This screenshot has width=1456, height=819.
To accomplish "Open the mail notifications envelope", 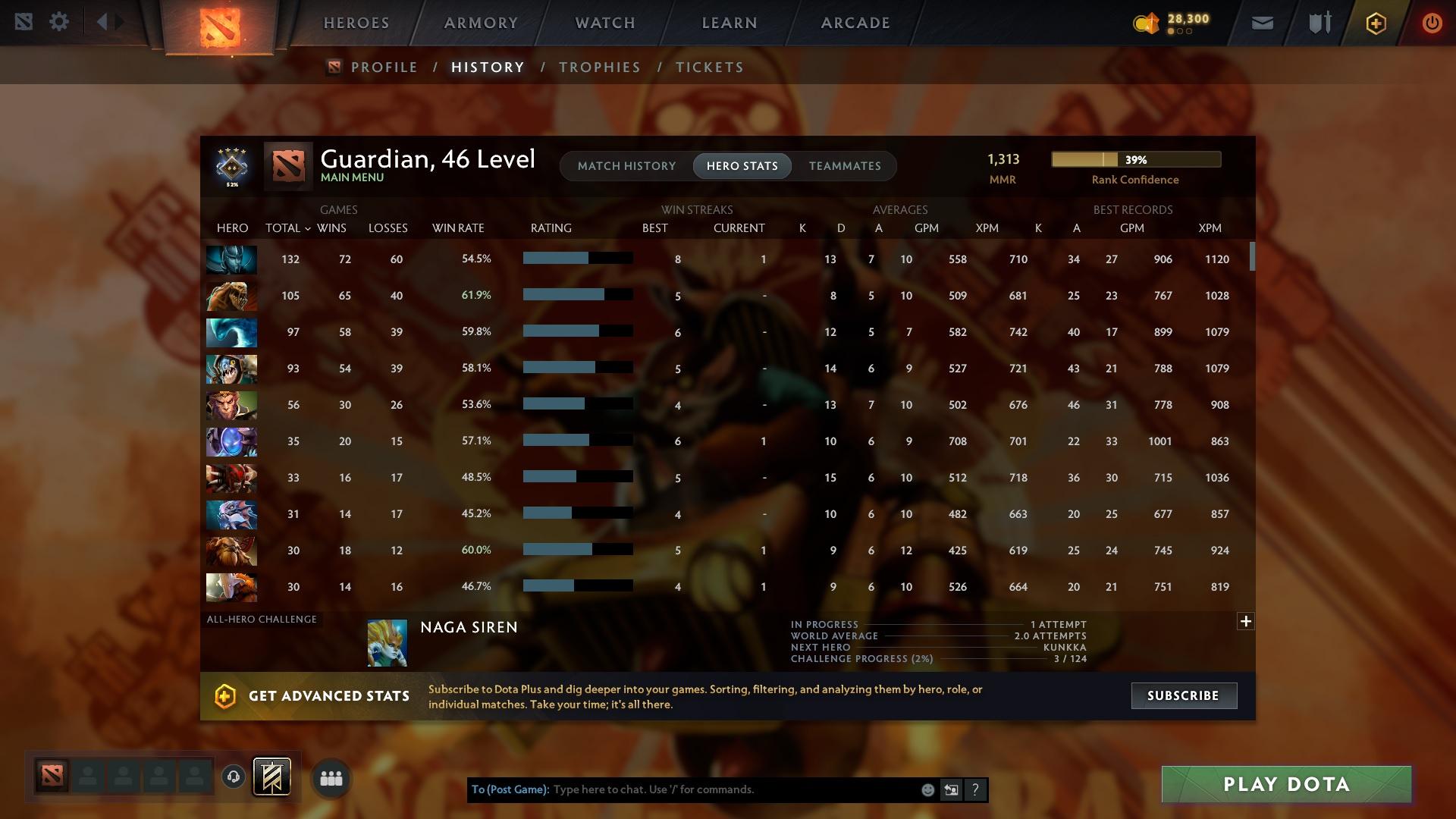I will click(x=1263, y=22).
